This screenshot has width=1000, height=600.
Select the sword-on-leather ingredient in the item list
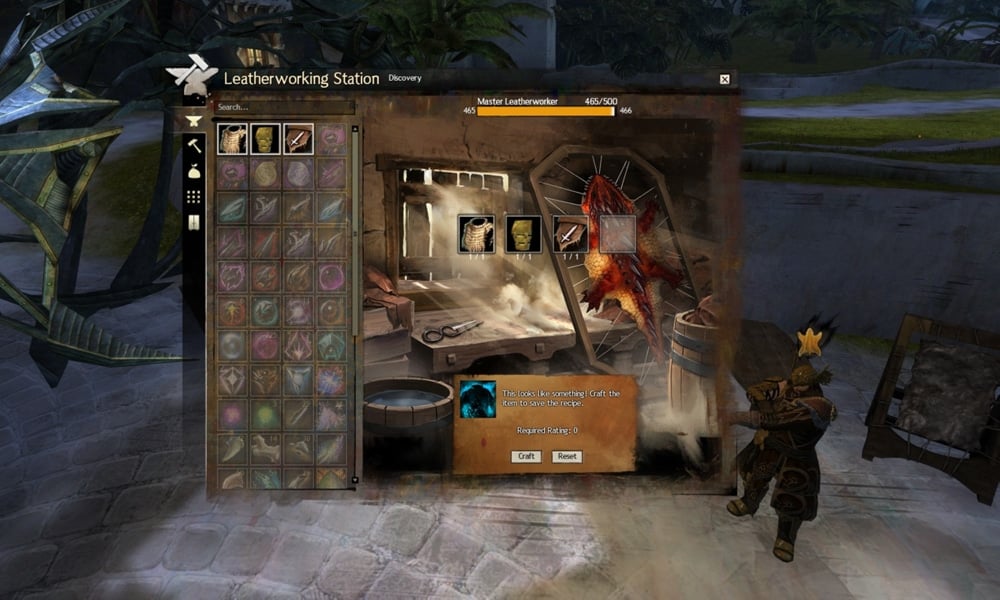[298, 139]
